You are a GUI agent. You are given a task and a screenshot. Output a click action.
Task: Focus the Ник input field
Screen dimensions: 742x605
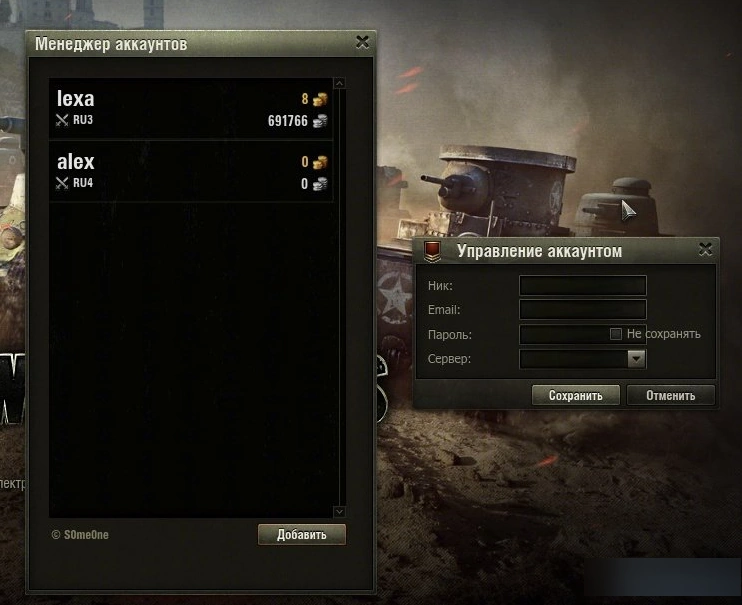point(582,286)
